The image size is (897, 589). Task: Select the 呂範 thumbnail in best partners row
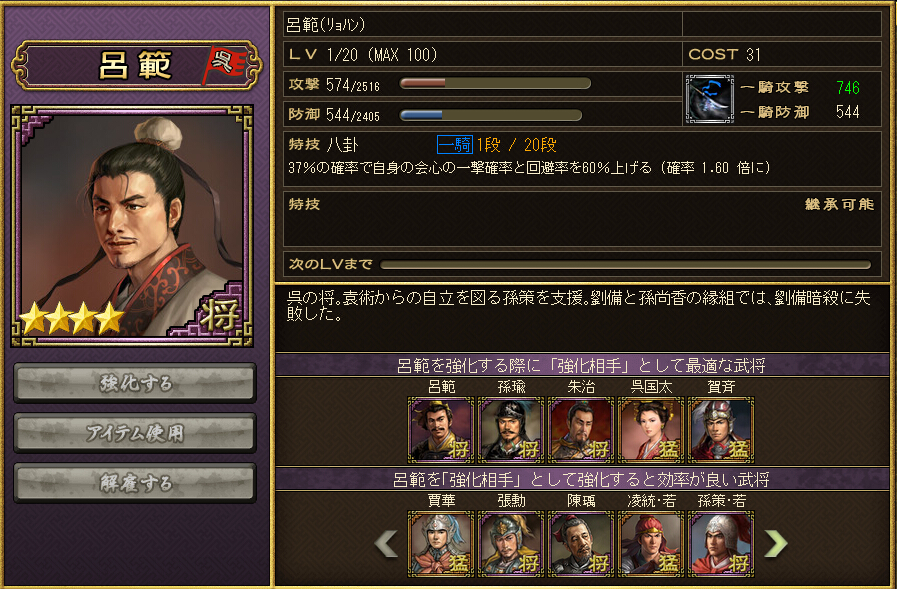[x=441, y=430]
